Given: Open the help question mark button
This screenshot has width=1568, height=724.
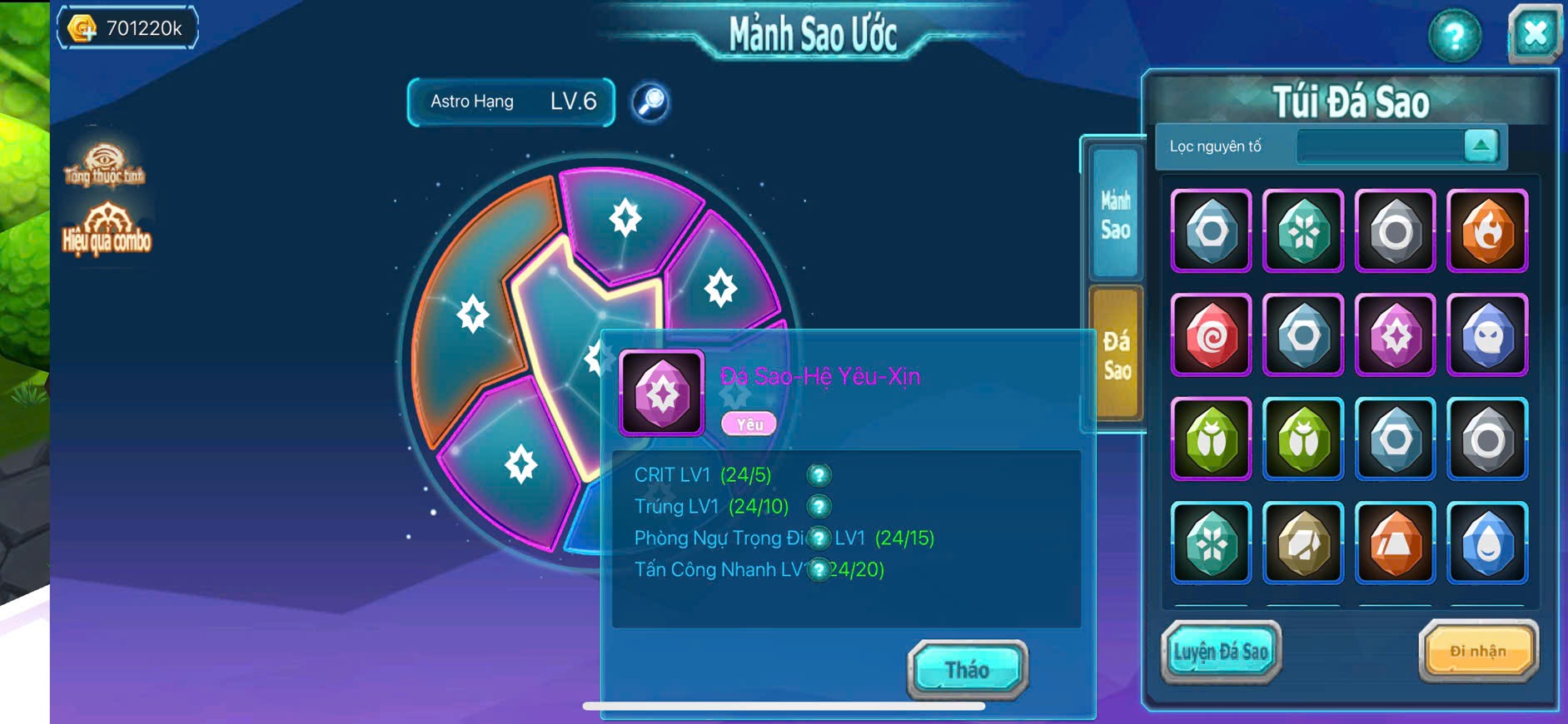Looking at the screenshot, I should (x=1454, y=36).
